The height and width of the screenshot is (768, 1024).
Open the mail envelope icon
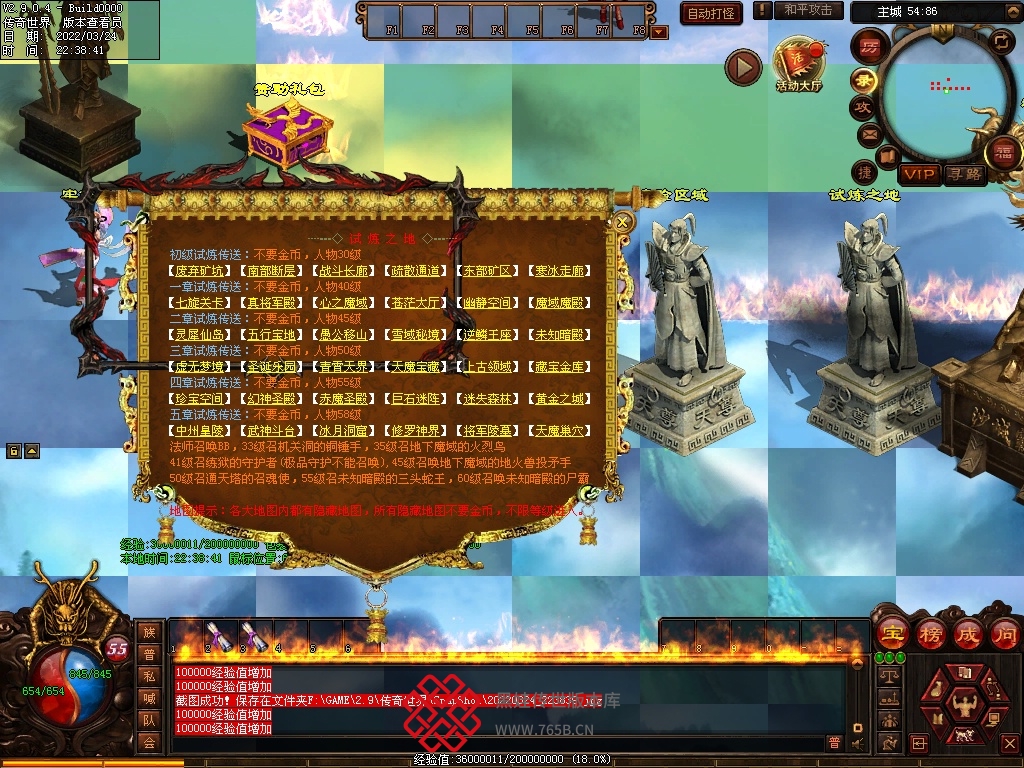click(868, 133)
